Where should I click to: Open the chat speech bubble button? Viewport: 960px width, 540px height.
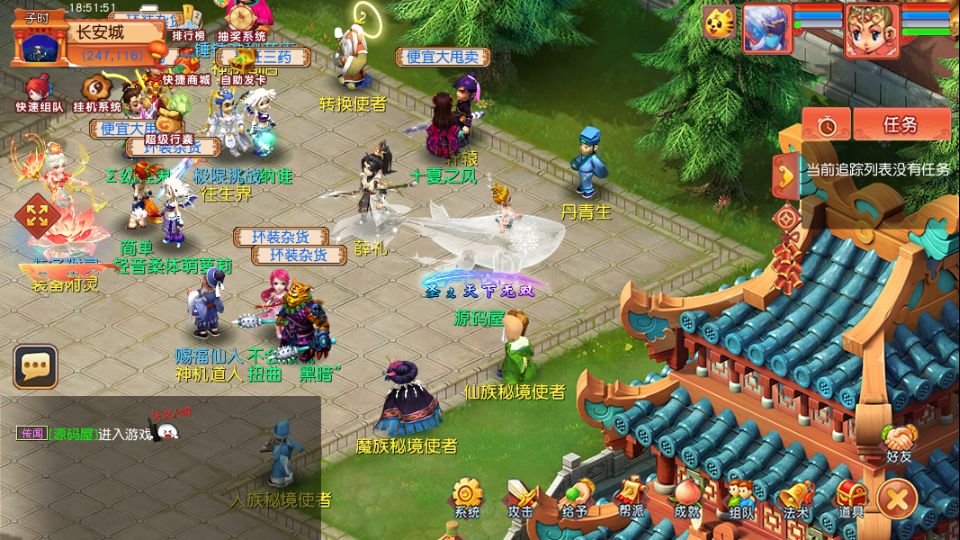(35, 367)
